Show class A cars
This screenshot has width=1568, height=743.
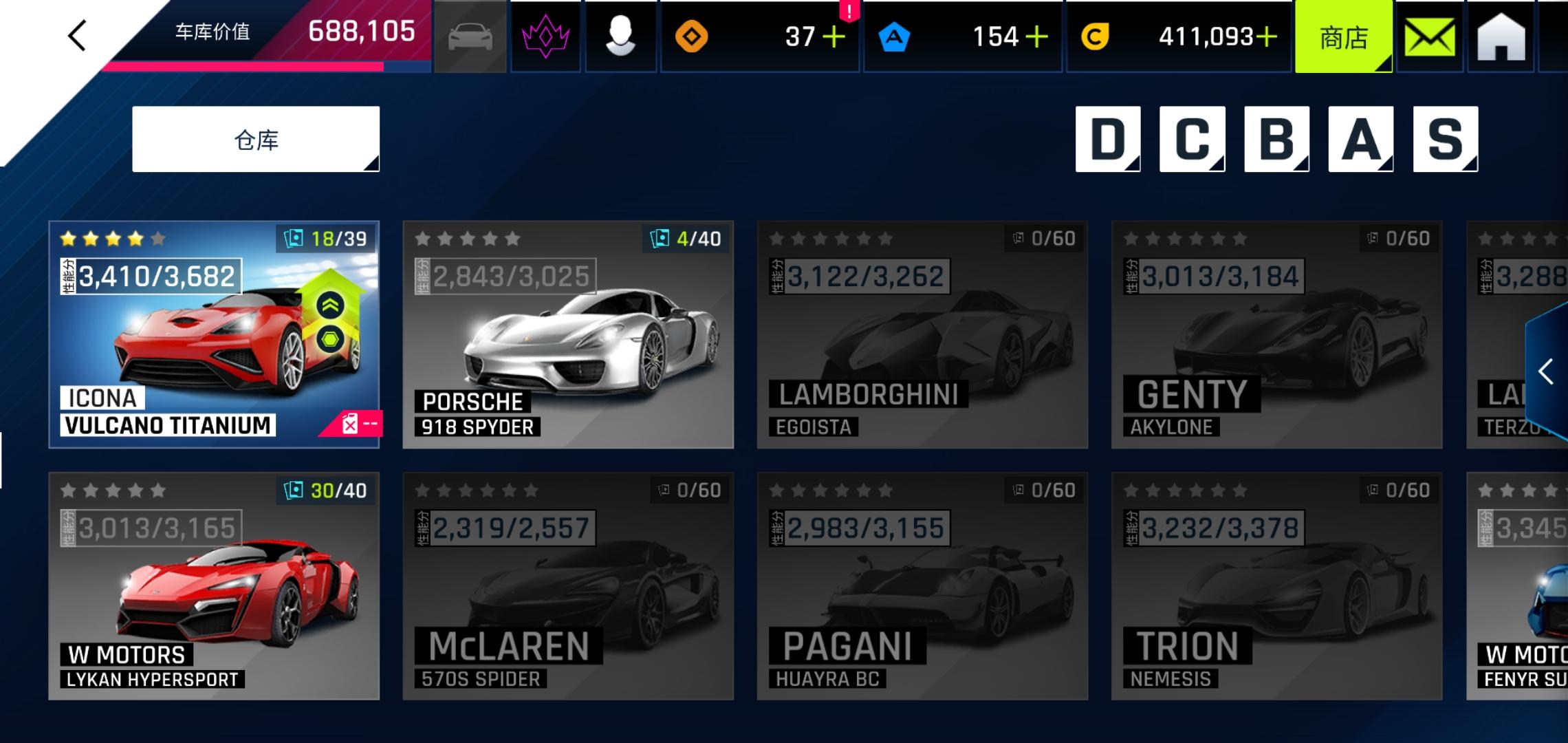(1360, 139)
